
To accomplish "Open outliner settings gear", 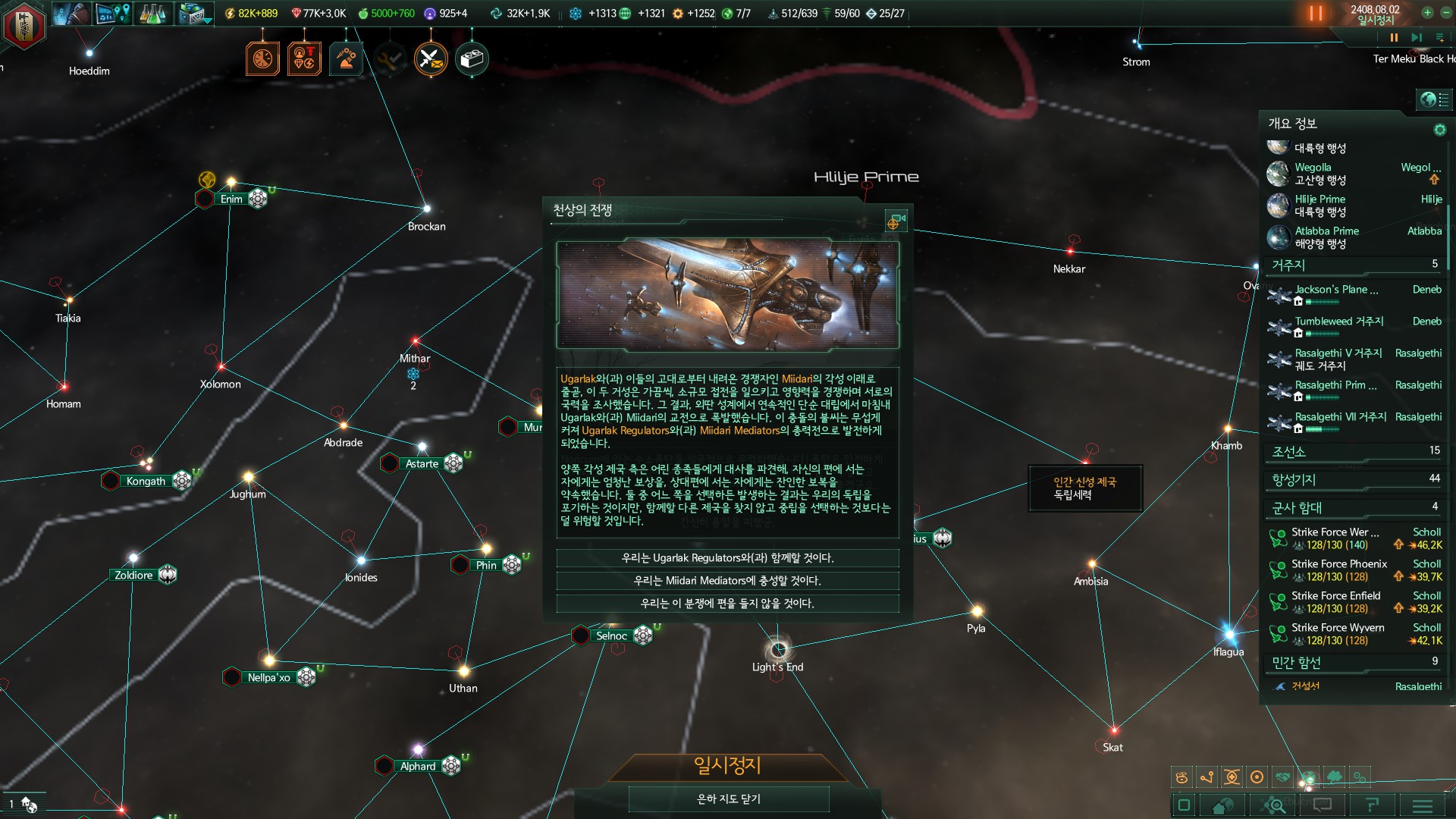I will point(1439,130).
